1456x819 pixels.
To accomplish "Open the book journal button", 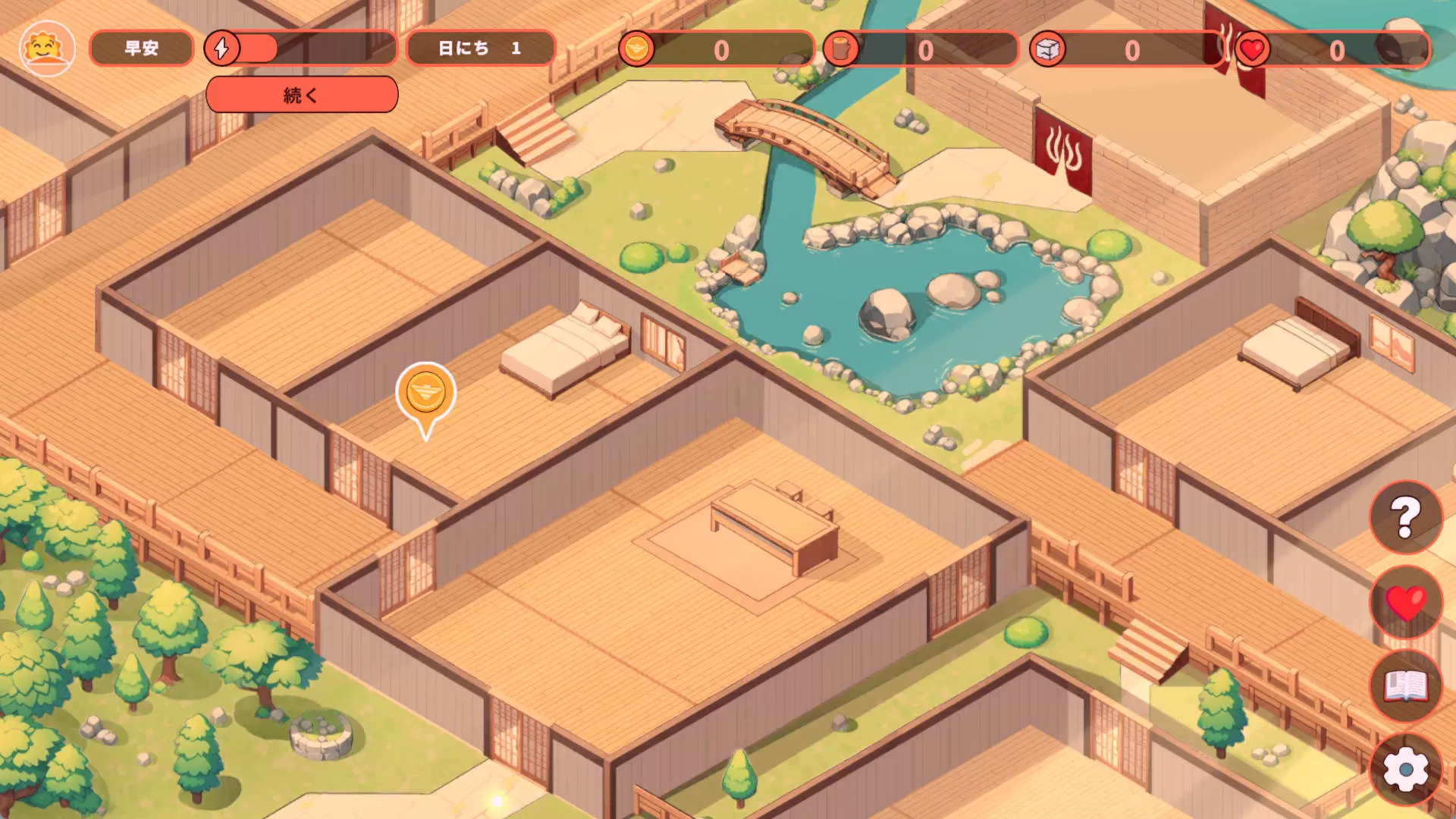I will coord(1405,686).
